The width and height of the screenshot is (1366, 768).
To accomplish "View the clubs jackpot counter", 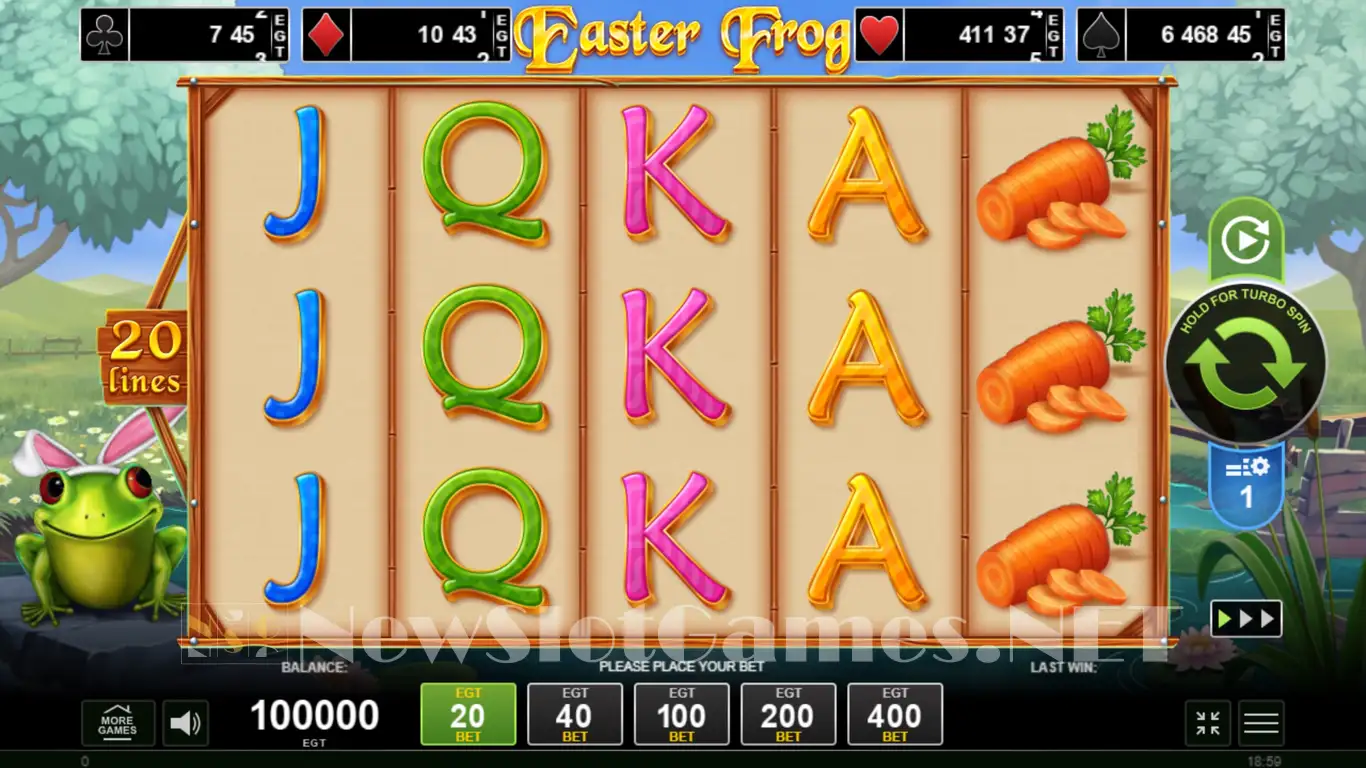I will pyautogui.click(x=185, y=36).
